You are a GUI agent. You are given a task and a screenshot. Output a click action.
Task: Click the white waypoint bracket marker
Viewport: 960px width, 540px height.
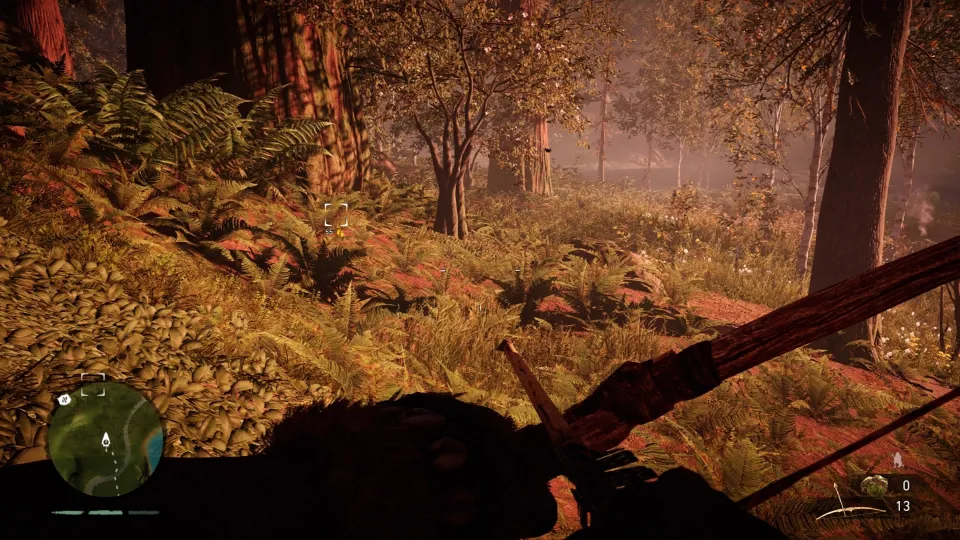pyautogui.click(x=336, y=214)
